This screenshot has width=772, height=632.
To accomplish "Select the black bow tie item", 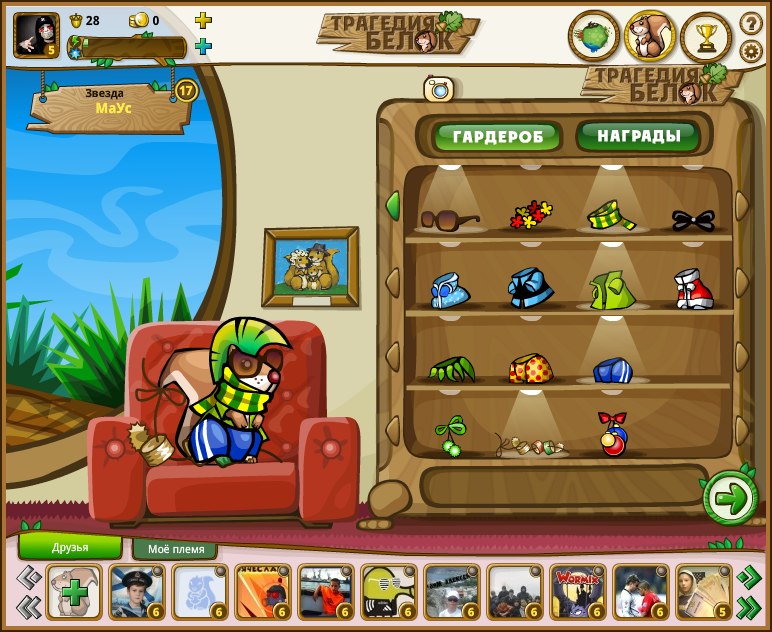I will (x=693, y=218).
